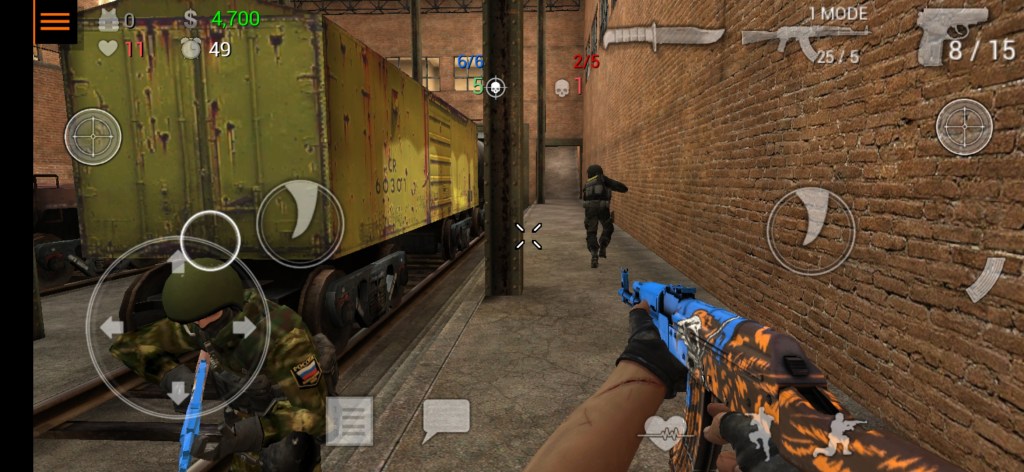1024x472 pixels.
Task: Select the AK rifle weapon icon
Action: tap(803, 39)
